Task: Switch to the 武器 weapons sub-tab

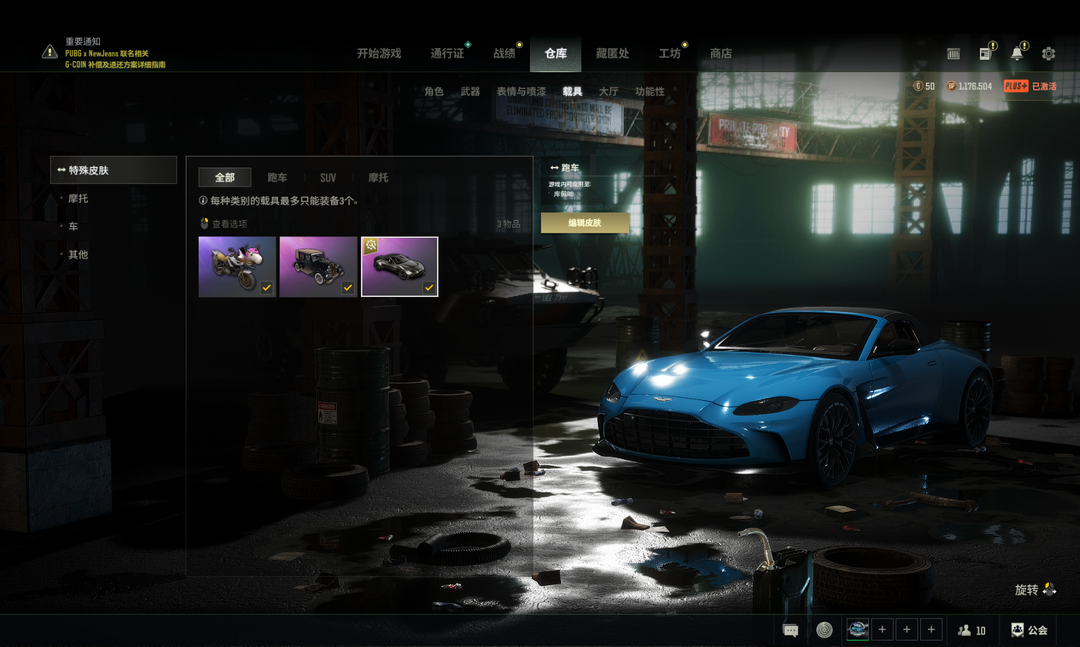Action: (470, 92)
